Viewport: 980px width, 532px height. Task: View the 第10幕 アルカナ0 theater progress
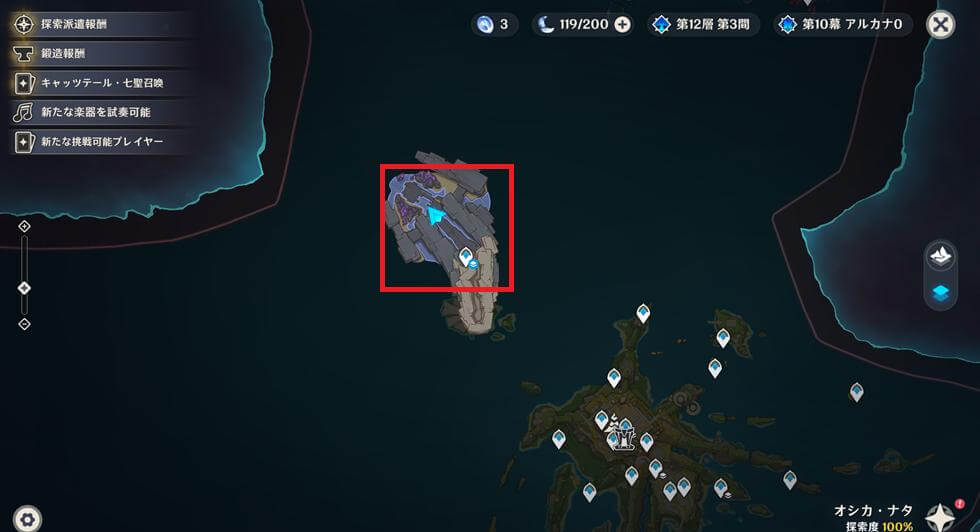click(x=844, y=25)
